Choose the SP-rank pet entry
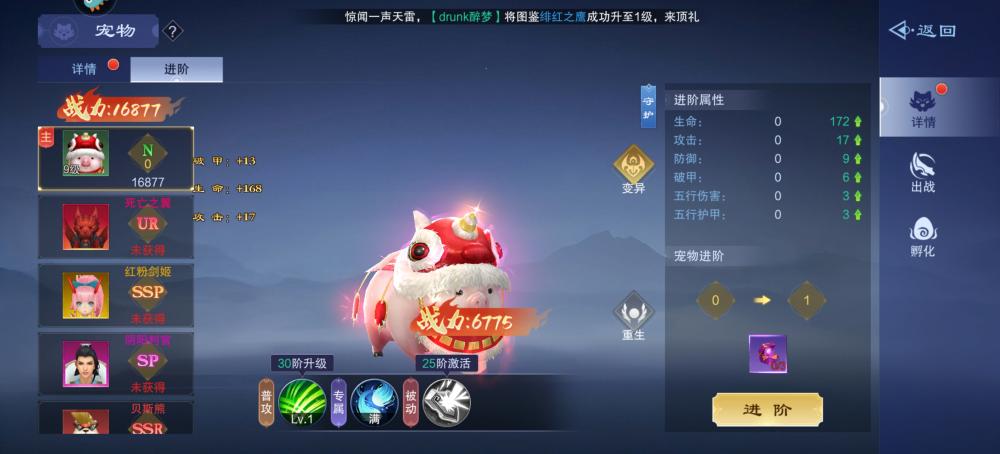 point(116,363)
